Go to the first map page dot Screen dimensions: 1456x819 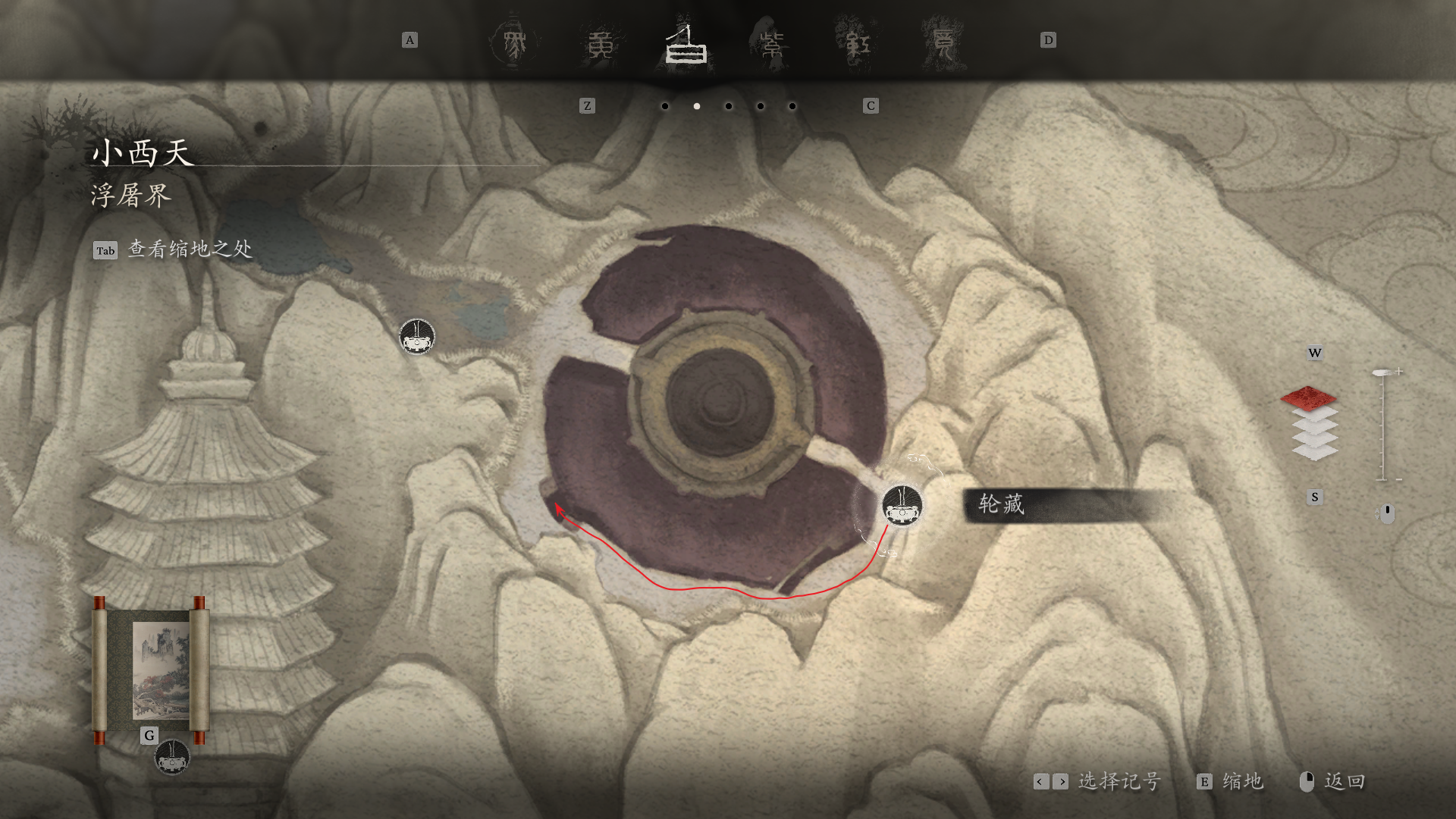tap(665, 106)
